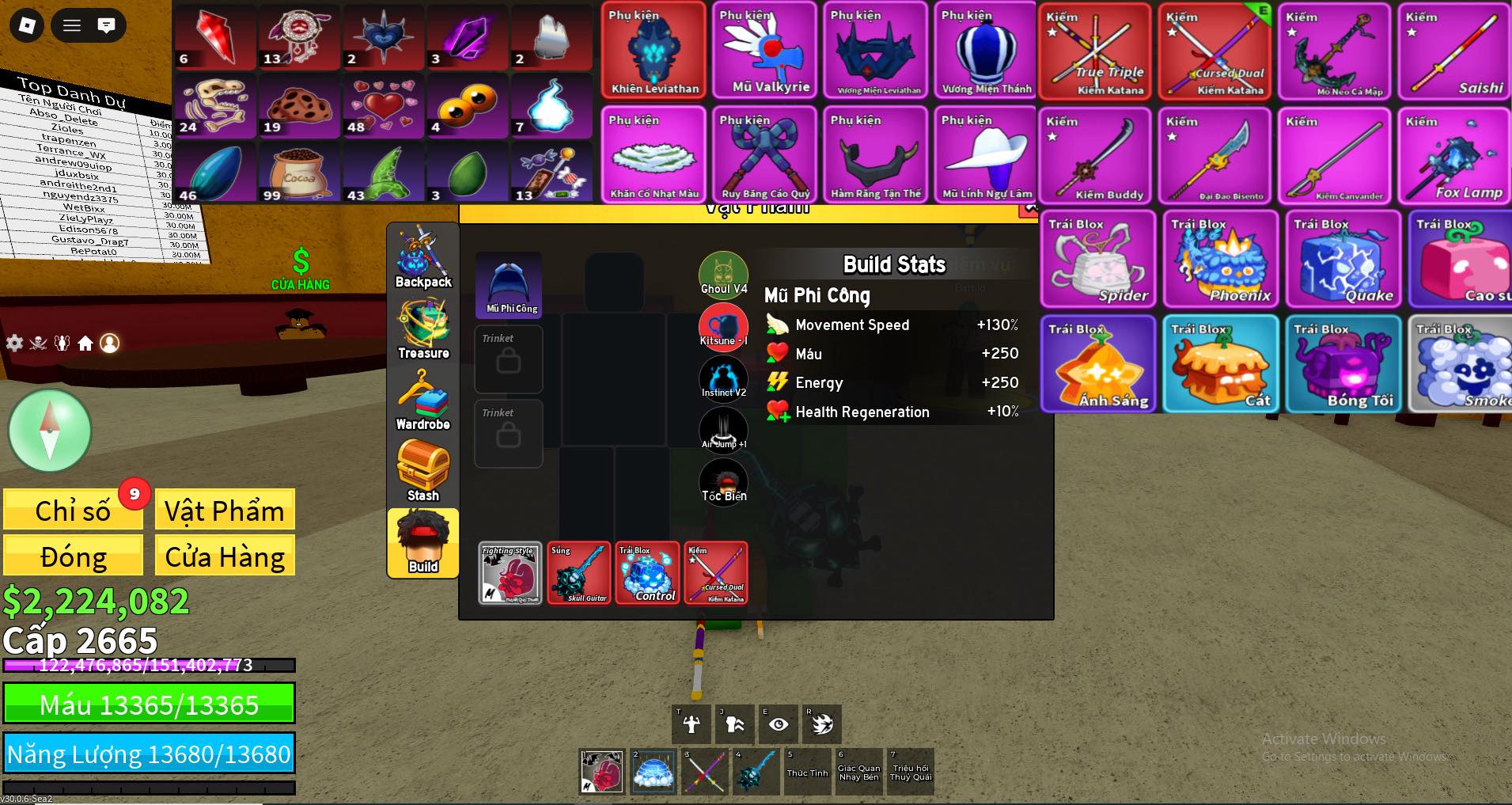Open the Cửa Hàng shop button
This screenshot has height=805, width=1512.
[225, 556]
